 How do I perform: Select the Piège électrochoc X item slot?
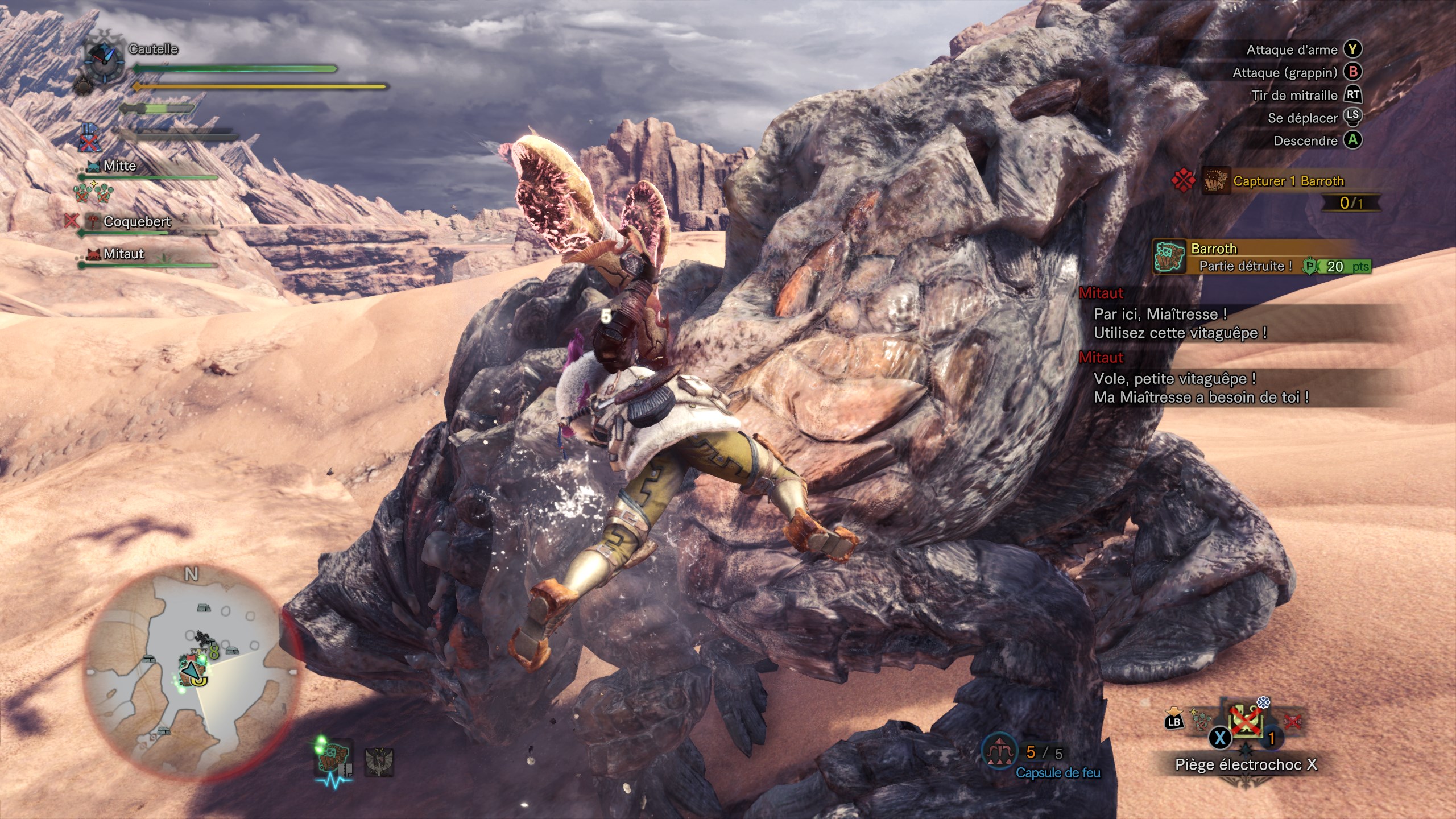pyautogui.click(x=1247, y=722)
